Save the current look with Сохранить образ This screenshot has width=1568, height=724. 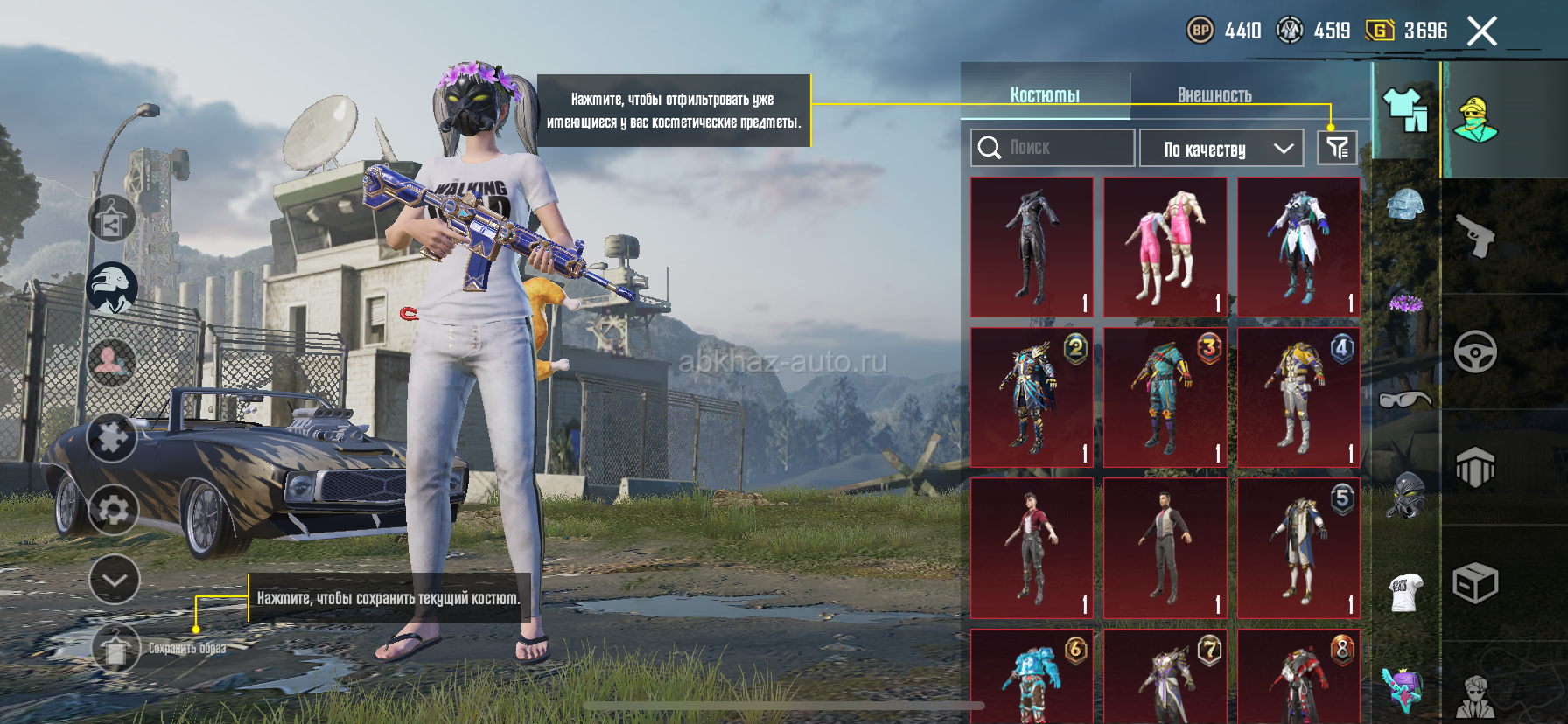pos(116,649)
